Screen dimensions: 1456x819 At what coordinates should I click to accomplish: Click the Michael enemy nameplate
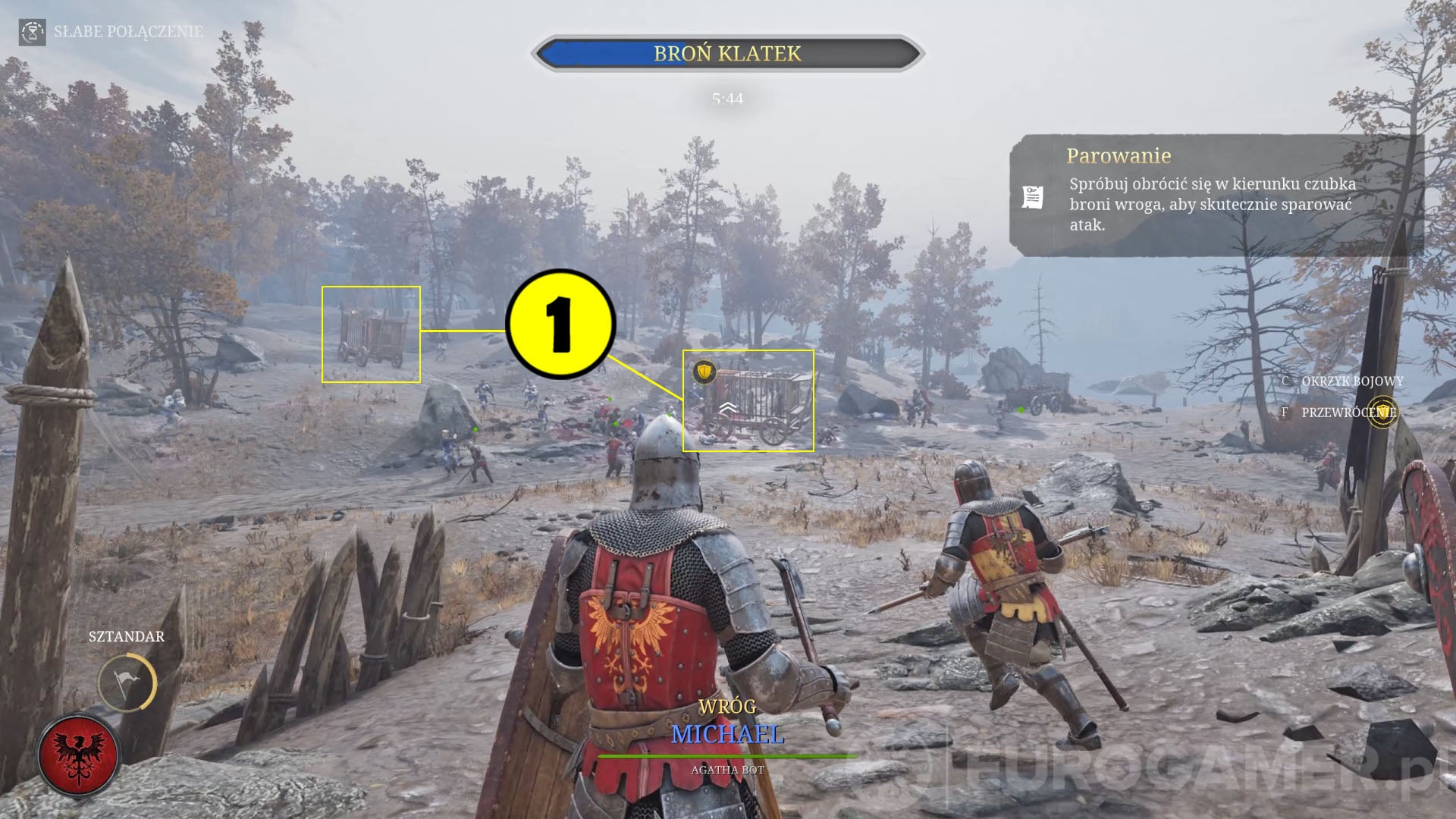click(727, 734)
